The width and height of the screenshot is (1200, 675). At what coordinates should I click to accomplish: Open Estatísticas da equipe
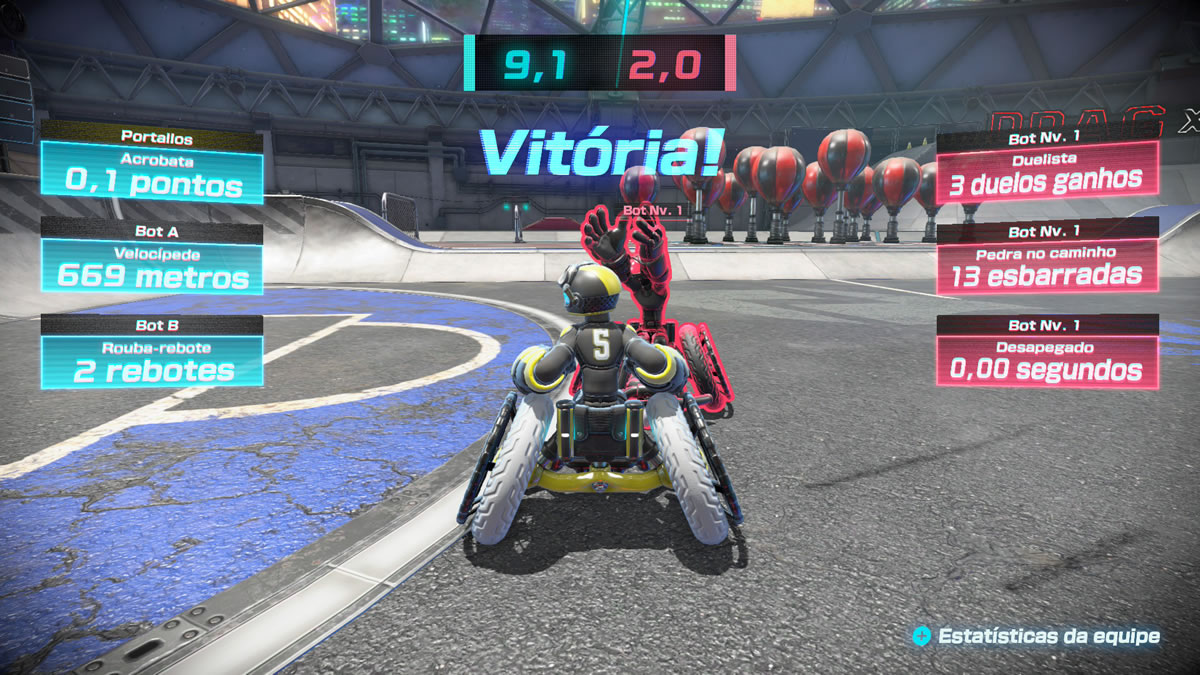click(1037, 636)
